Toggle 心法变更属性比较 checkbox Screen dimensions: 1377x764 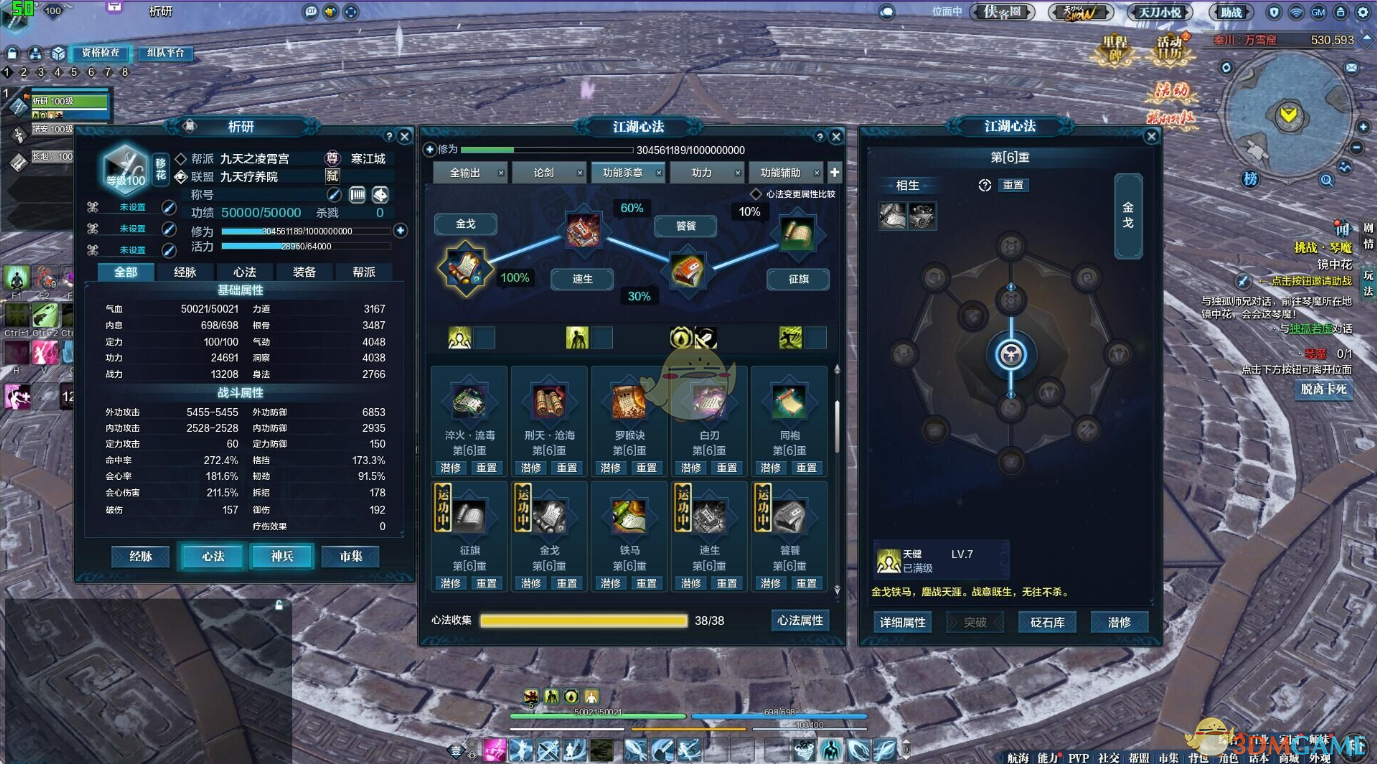point(757,195)
